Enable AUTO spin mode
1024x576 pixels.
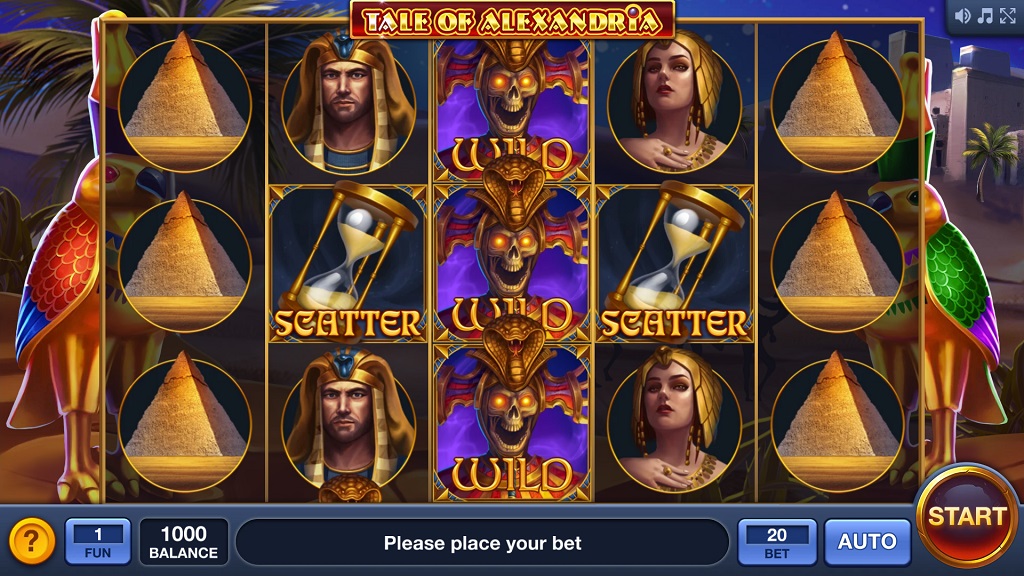click(x=867, y=542)
